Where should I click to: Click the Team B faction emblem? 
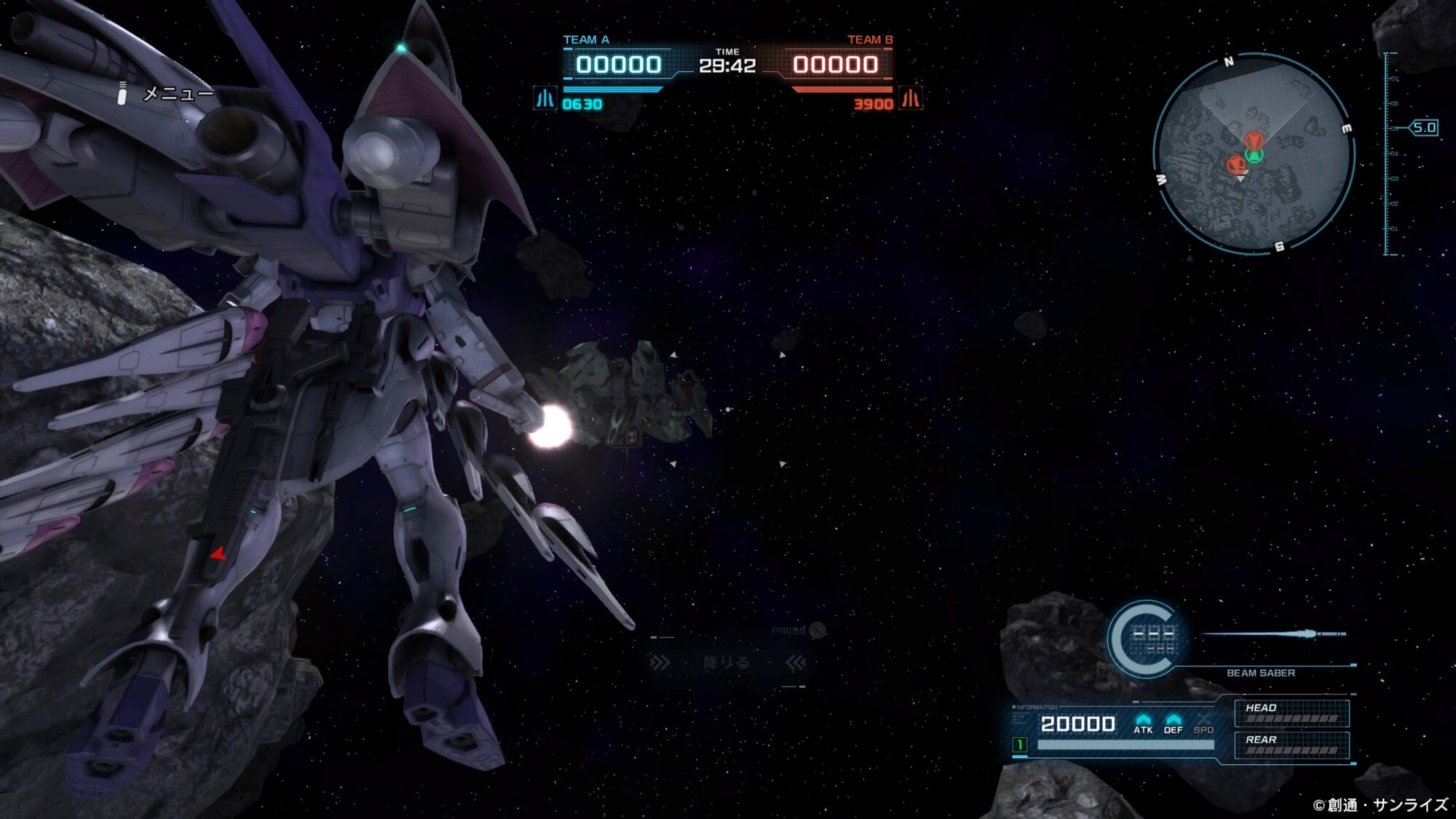tap(911, 98)
